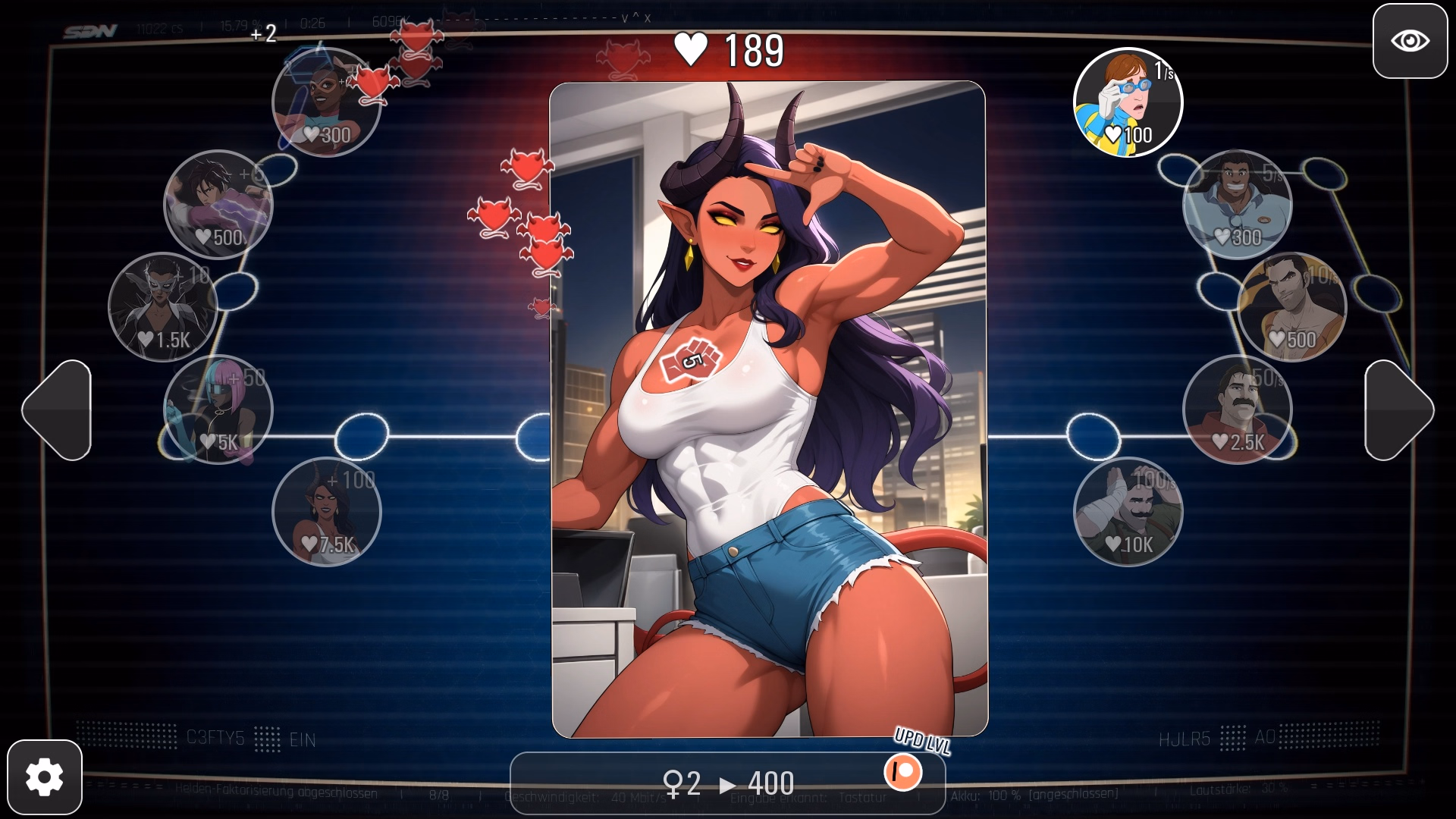Screen dimensions: 1456x819
Task: Select the 10K-heart bandaged man upgrade
Action: click(1128, 512)
